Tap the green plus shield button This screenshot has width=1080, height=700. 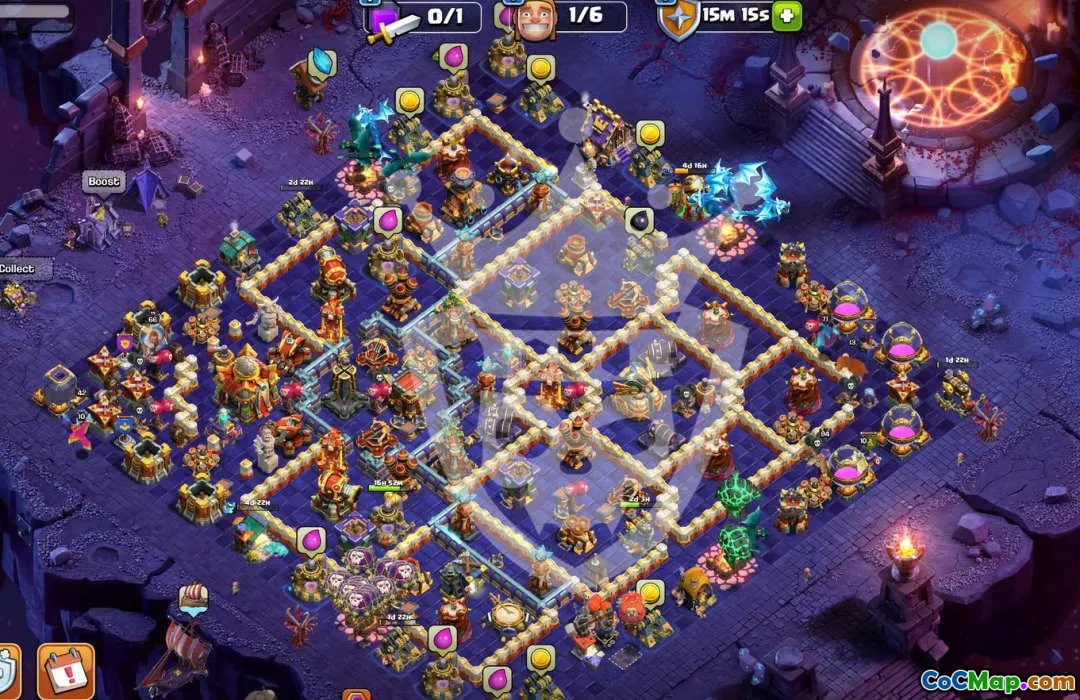787,16
